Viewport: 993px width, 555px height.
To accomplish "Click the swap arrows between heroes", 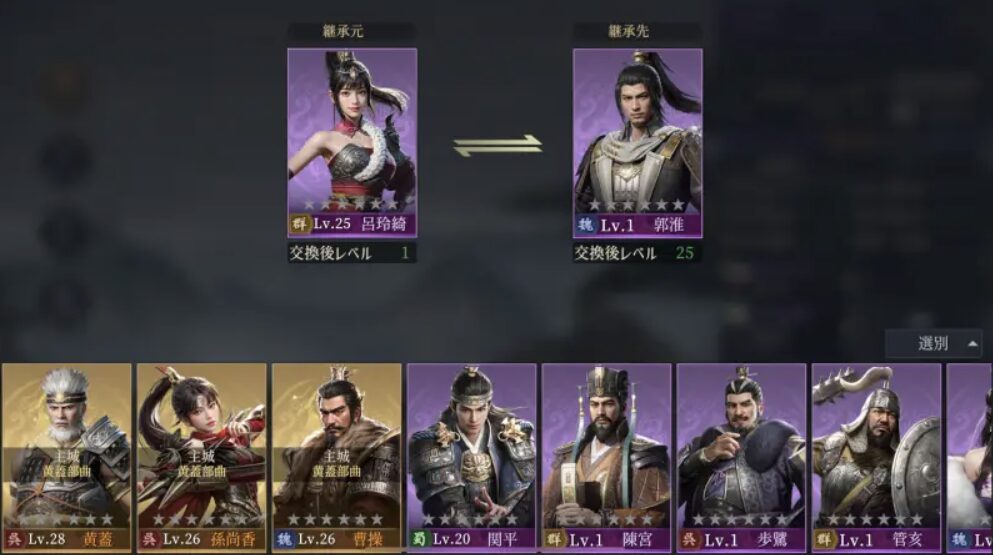I will pos(497,146).
